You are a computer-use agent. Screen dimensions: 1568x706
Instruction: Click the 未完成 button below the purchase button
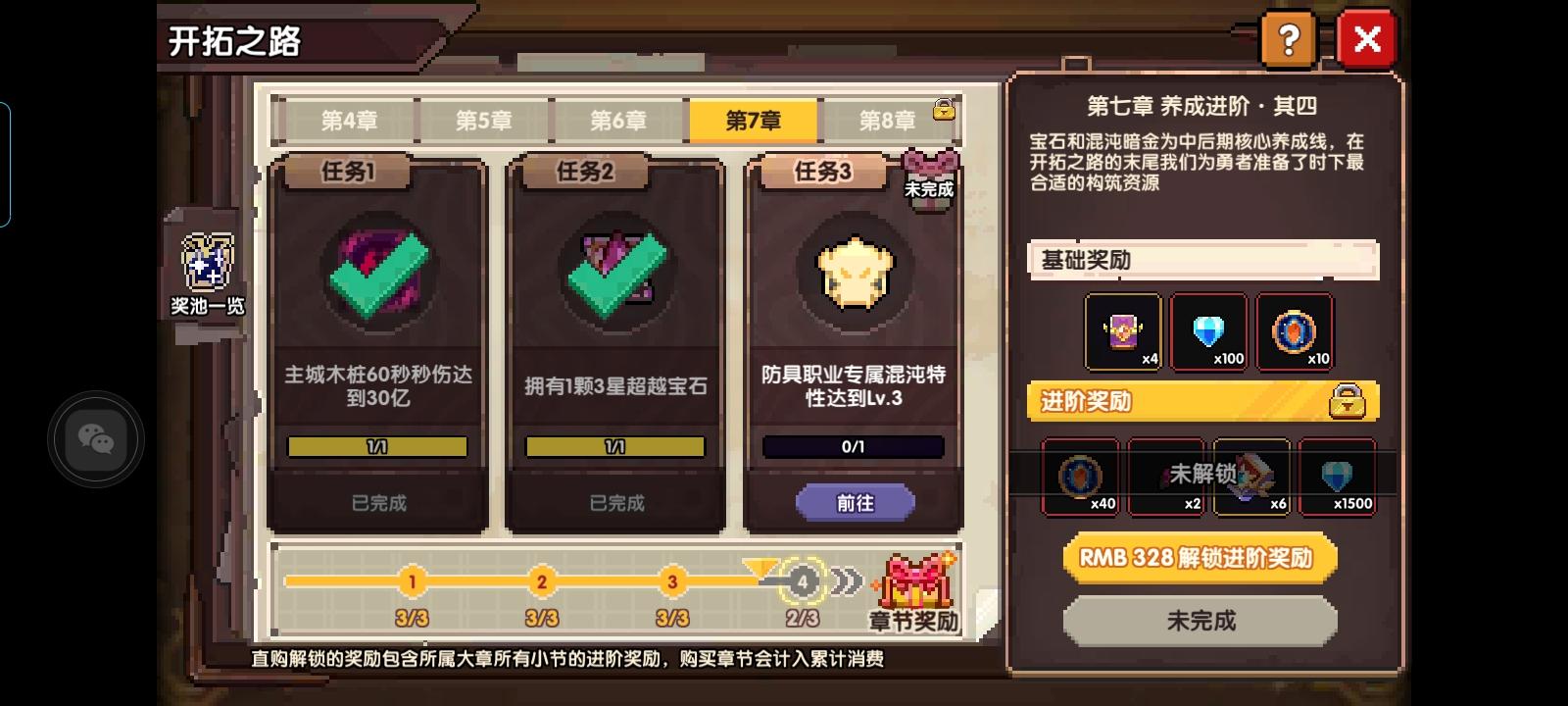point(1199,621)
